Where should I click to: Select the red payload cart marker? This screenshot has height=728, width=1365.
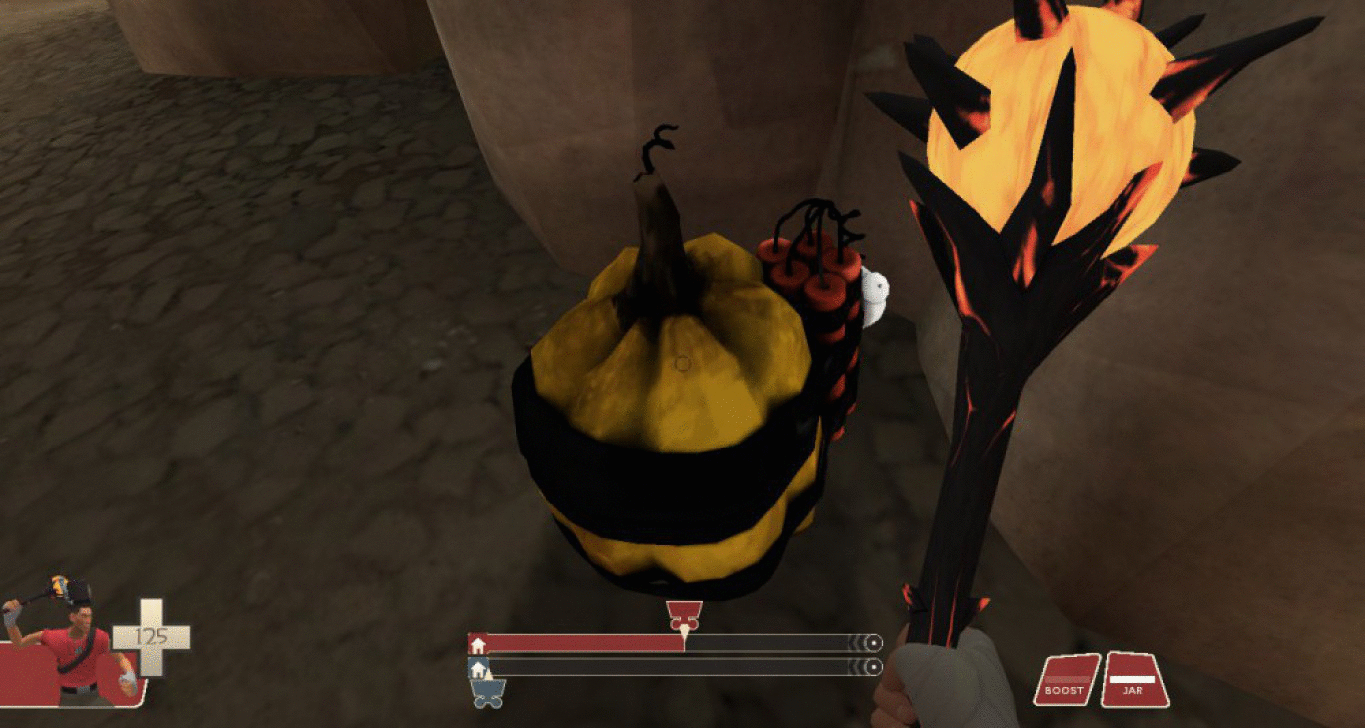pyautogui.click(x=684, y=615)
